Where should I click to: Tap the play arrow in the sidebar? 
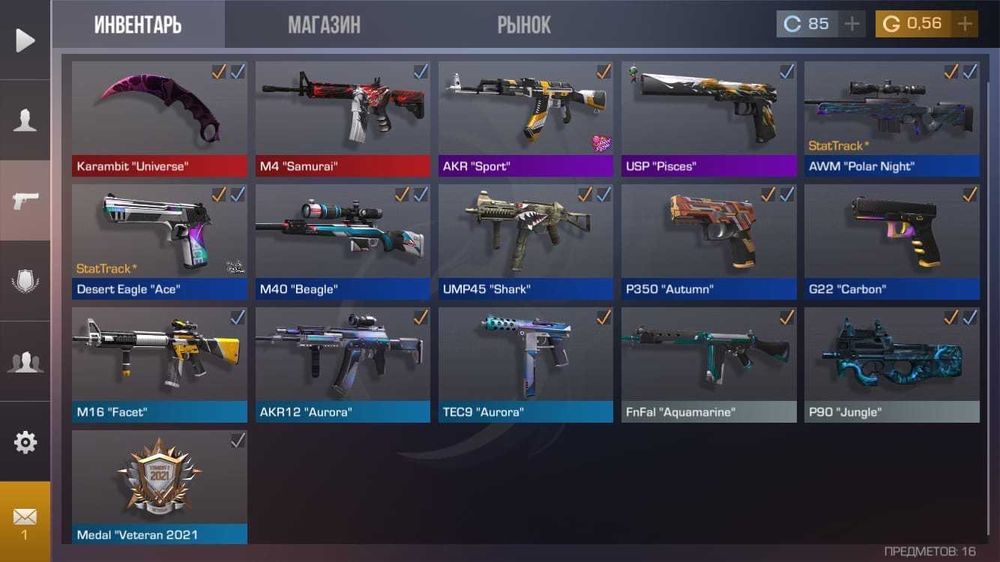(25, 40)
